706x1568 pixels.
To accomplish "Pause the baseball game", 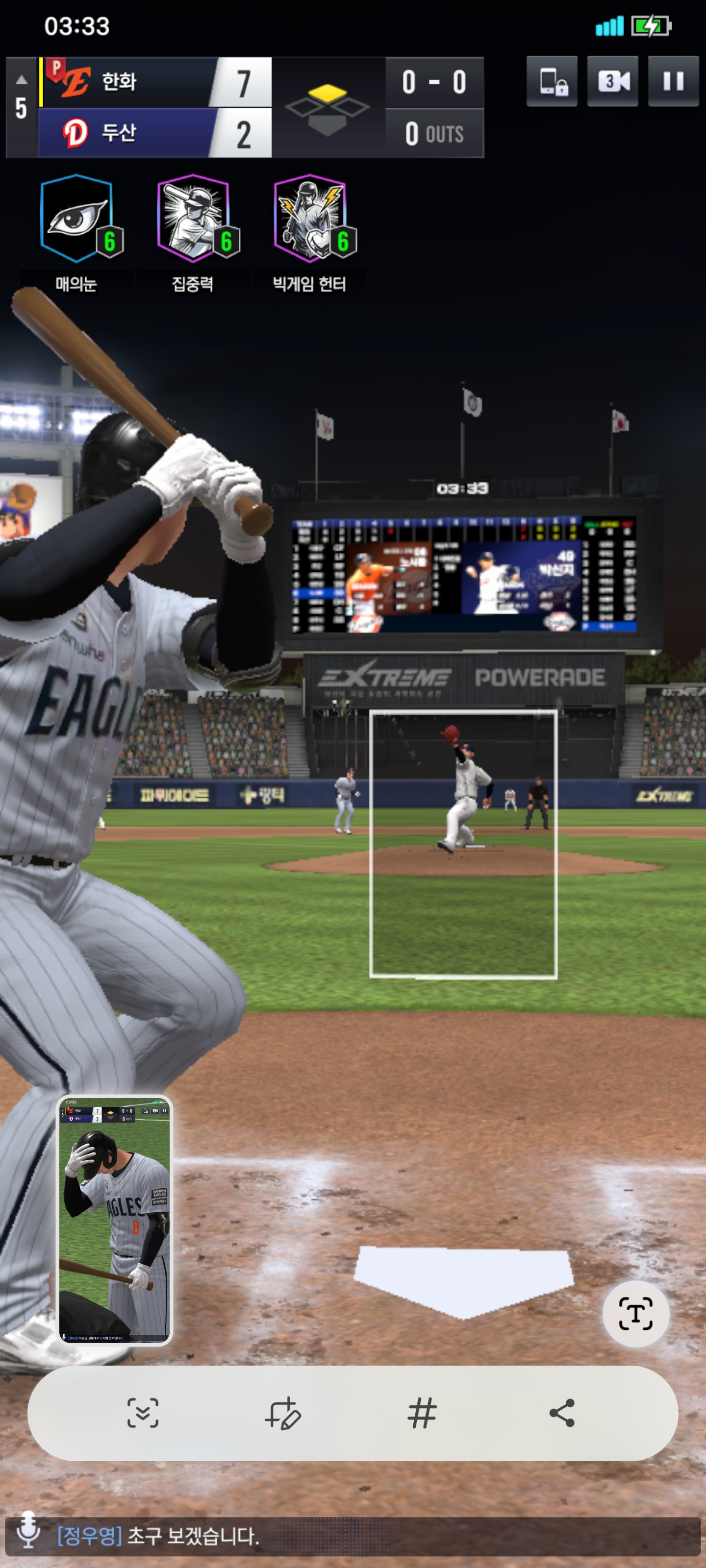I will [x=673, y=81].
